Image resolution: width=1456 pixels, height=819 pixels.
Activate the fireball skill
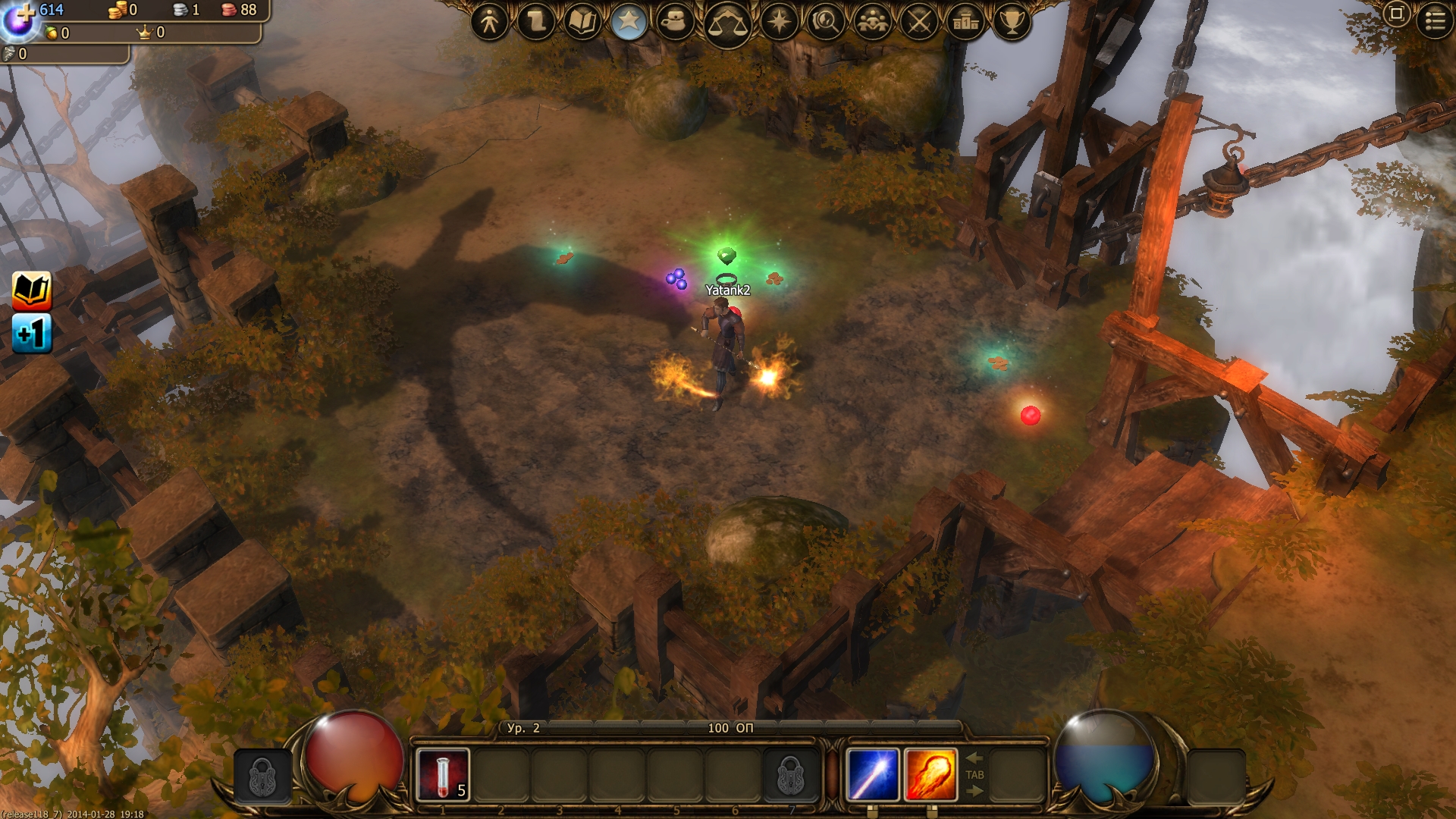930,774
